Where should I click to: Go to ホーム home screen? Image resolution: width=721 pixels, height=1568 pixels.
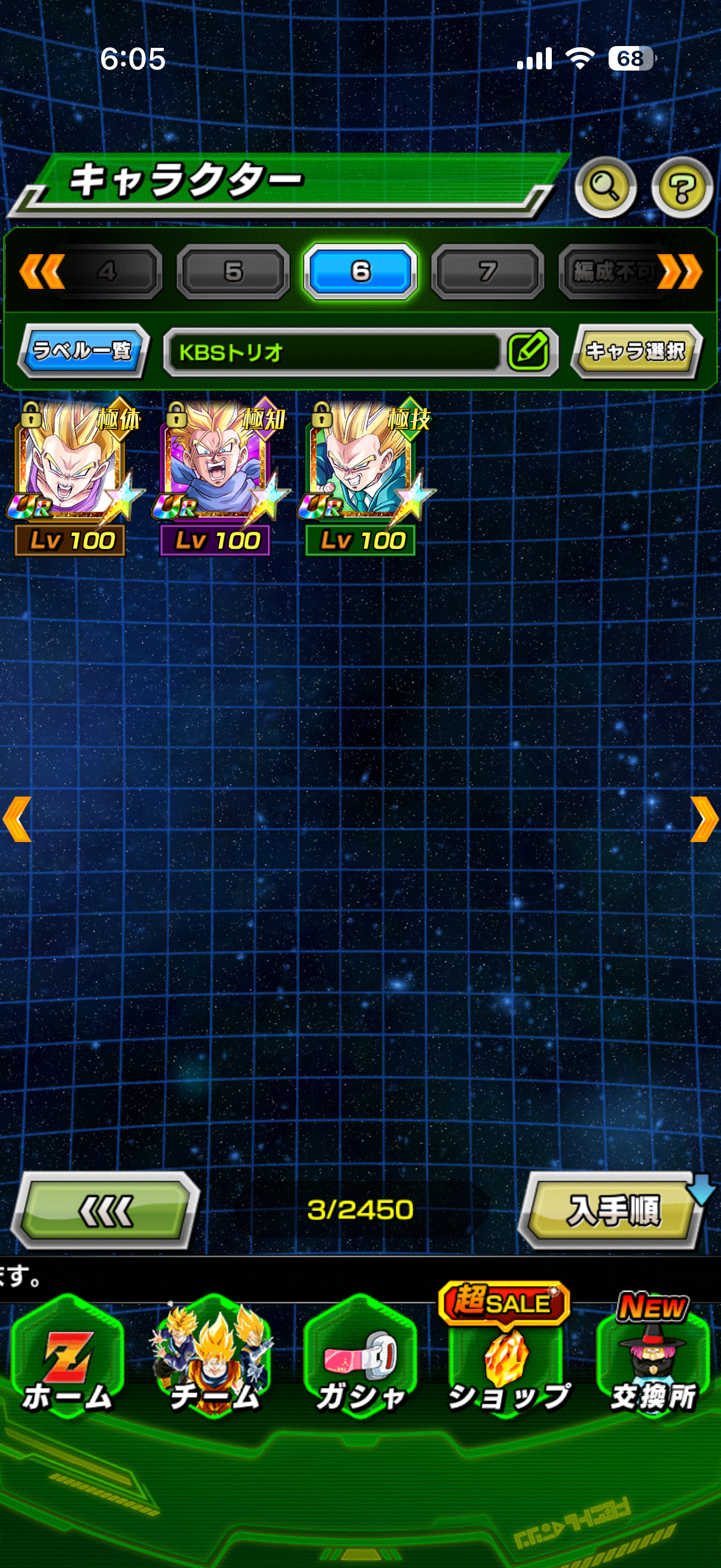click(67, 1362)
